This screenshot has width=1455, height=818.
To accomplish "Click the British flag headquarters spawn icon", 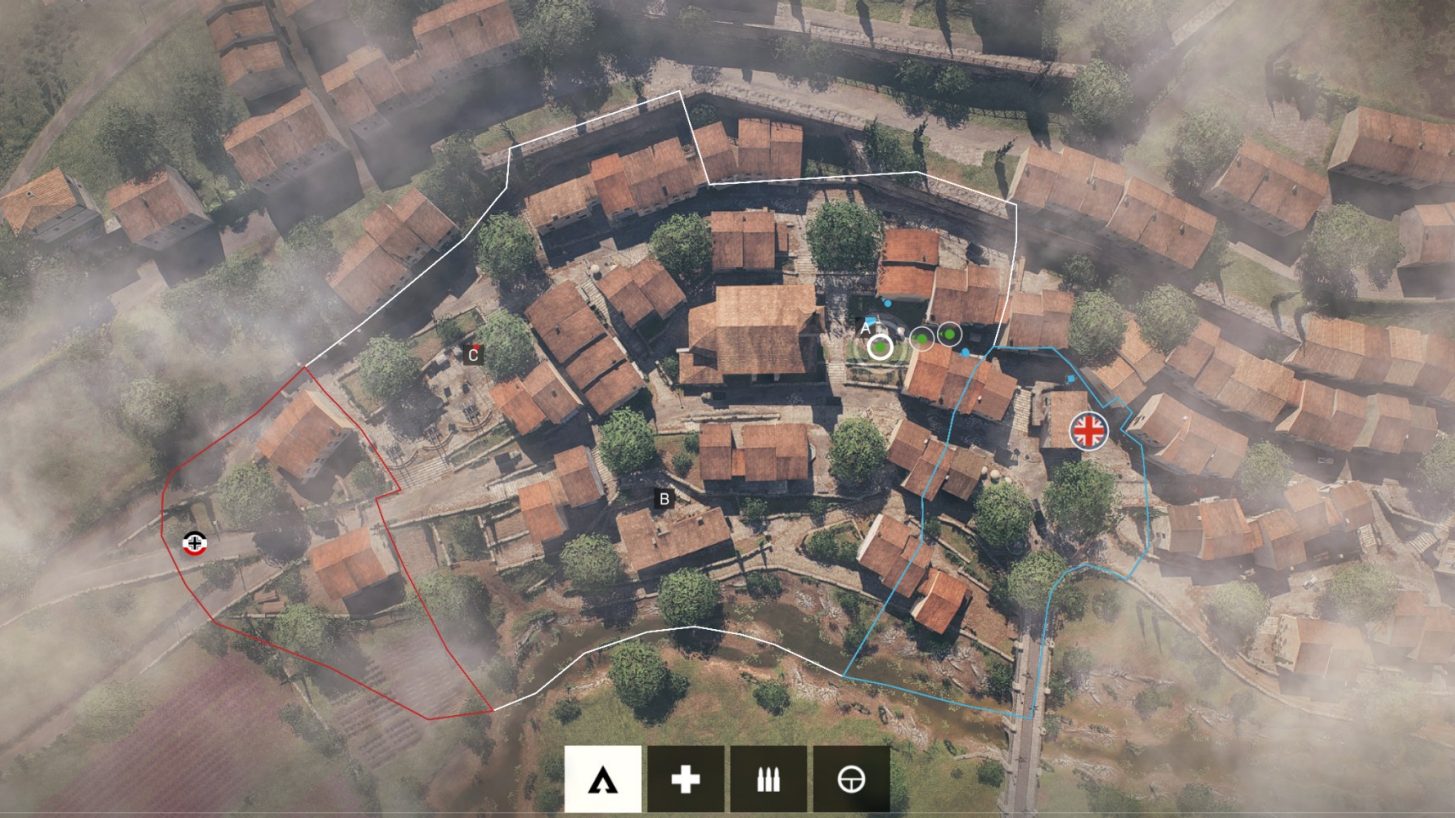I will click(1089, 432).
